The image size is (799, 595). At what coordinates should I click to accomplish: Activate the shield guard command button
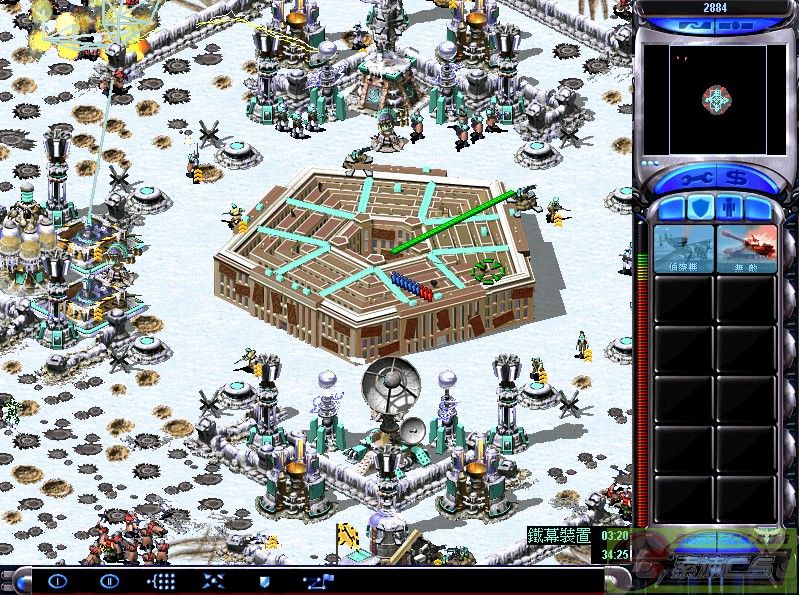265,580
